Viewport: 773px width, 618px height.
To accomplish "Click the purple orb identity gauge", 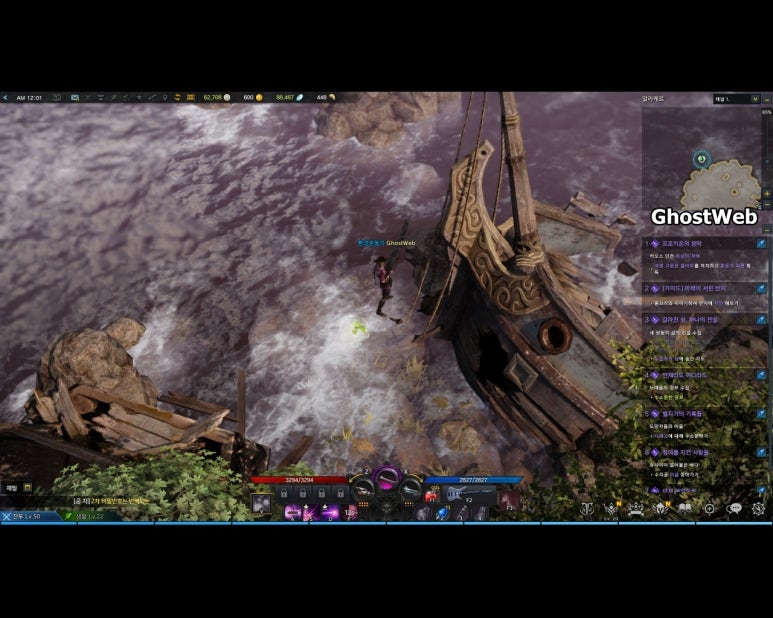I will [387, 477].
